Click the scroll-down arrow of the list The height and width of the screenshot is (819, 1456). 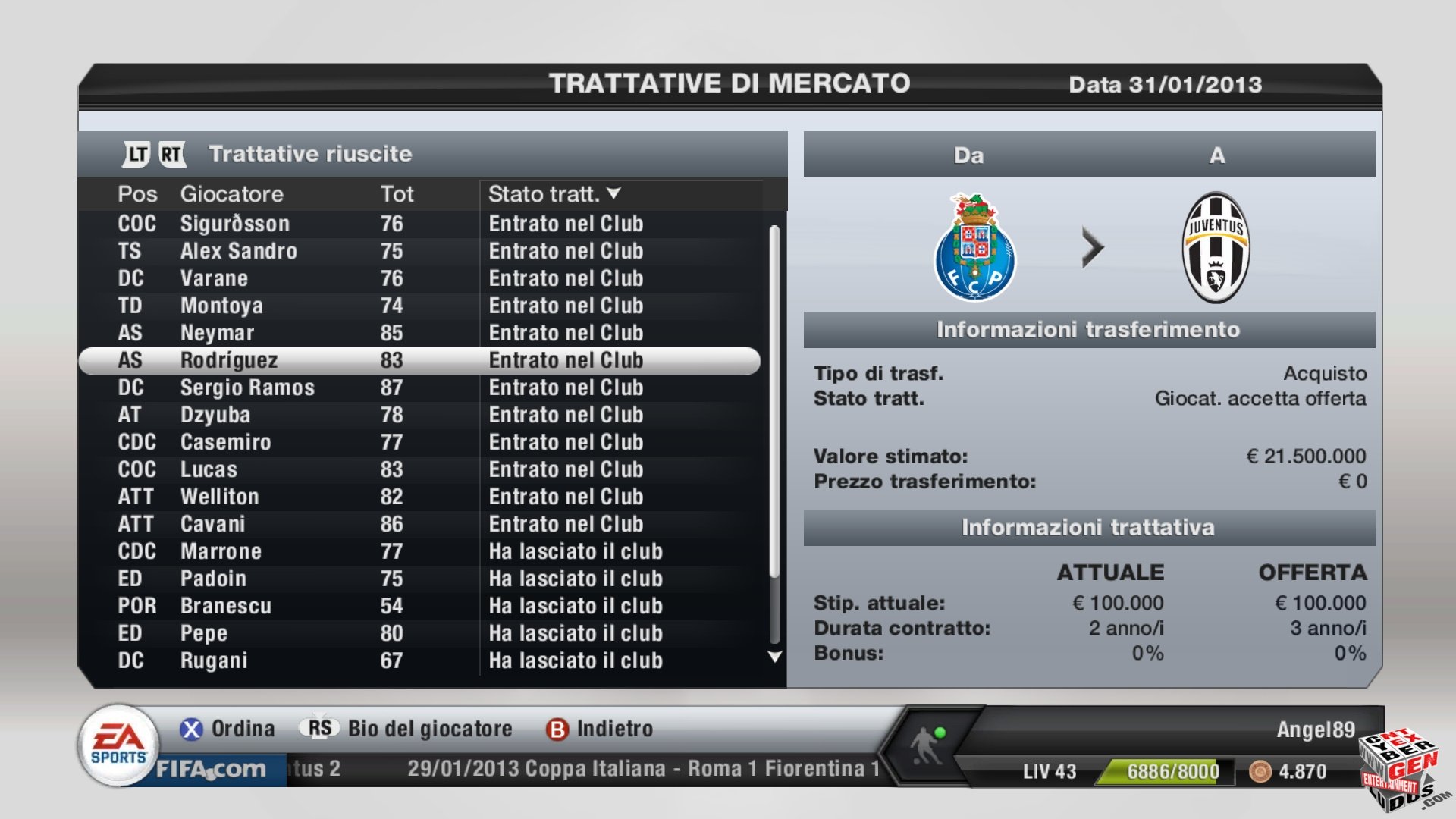point(774,657)
